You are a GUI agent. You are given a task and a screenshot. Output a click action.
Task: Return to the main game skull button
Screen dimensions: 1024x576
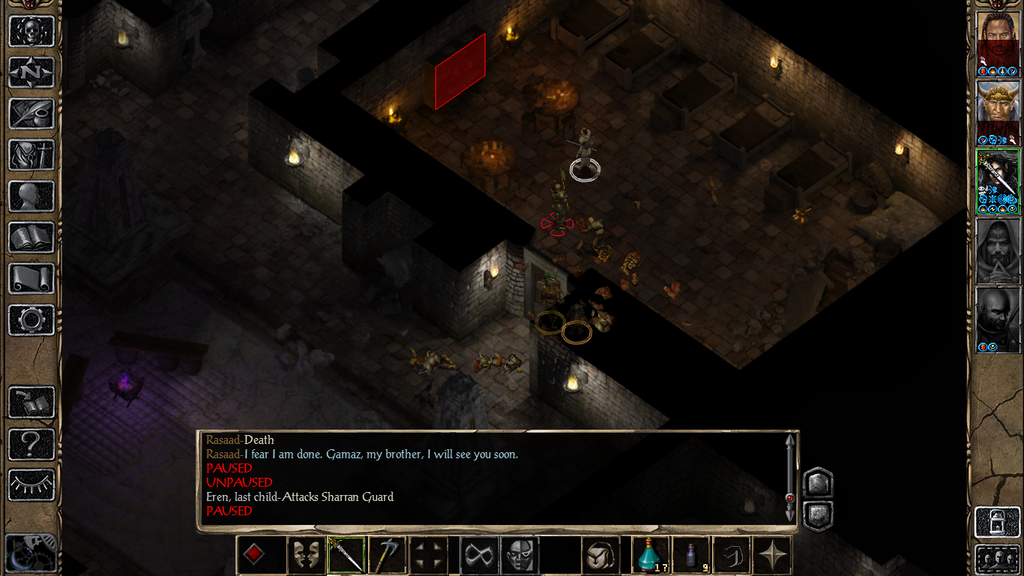pyautogui.click(x=31, y=30)
